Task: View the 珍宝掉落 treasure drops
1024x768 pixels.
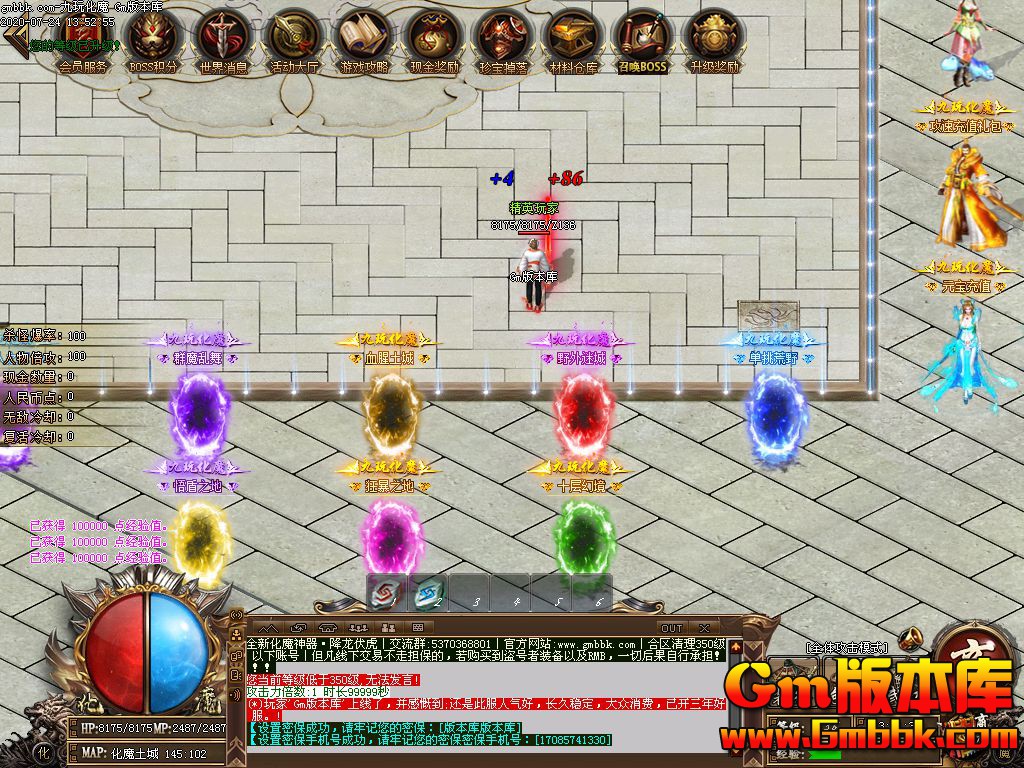Action: pos(504,41)
